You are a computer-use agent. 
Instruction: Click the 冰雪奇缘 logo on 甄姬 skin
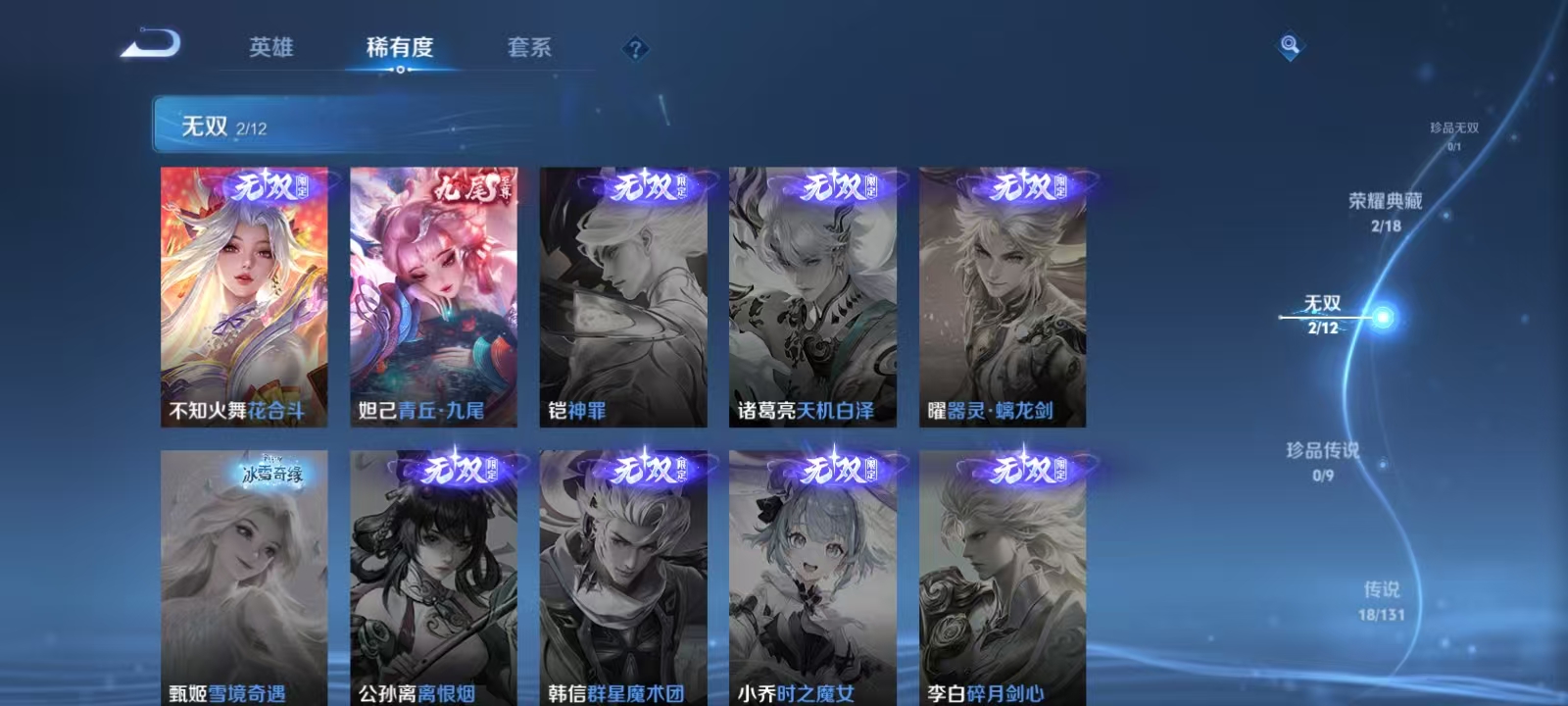point(272,474)
